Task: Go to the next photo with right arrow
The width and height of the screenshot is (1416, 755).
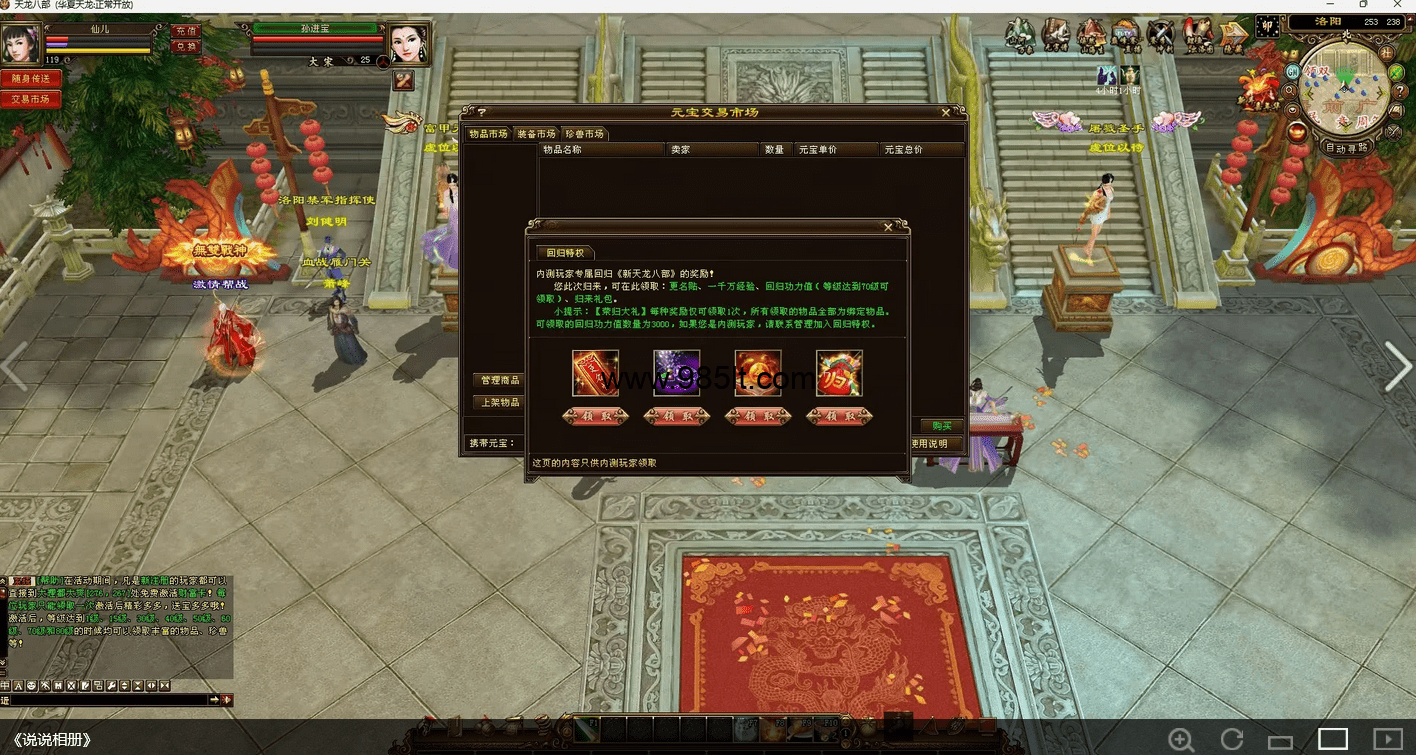Action: coord(1397,368)
